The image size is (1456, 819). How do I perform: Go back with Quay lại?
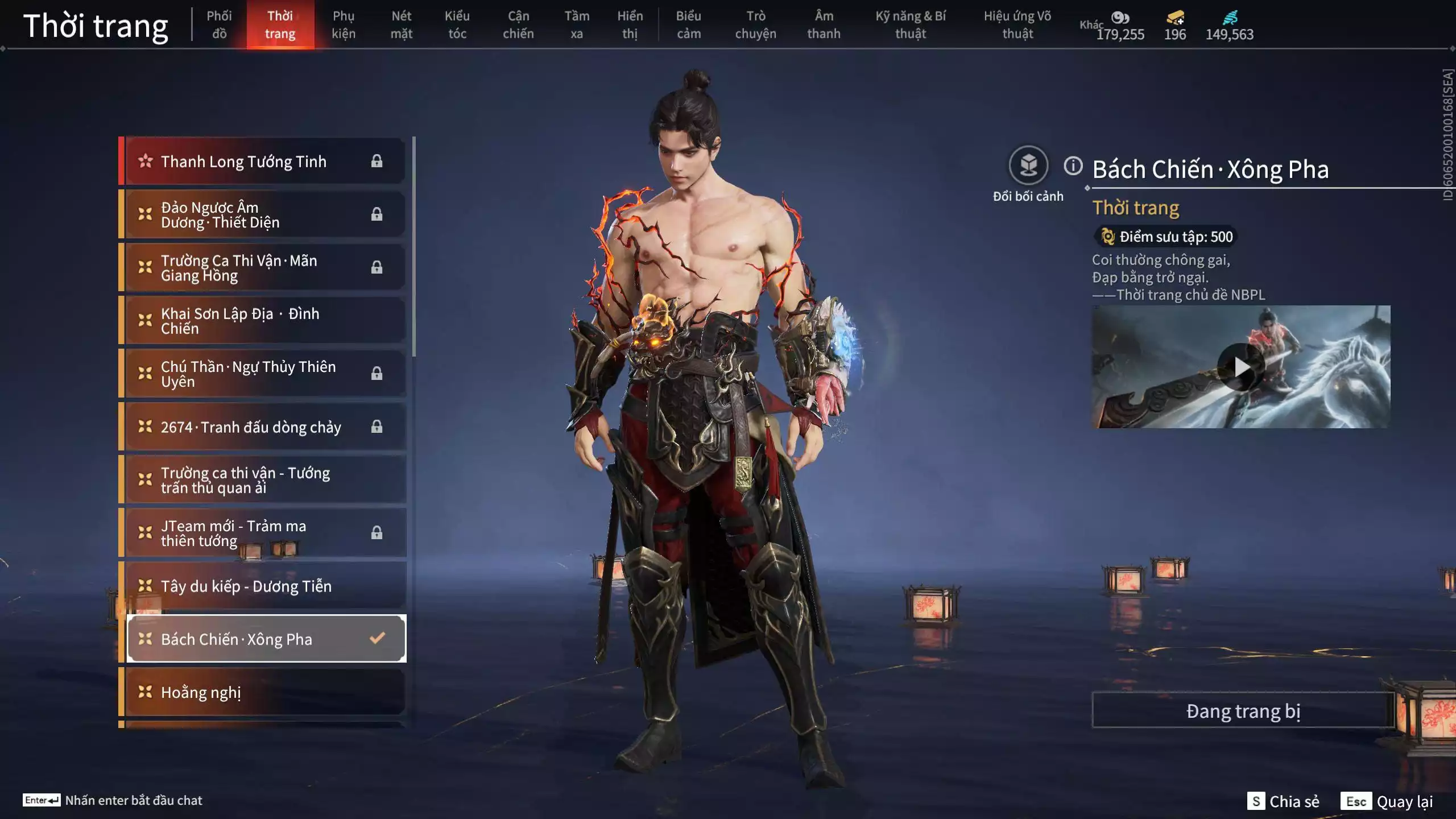coord(1387,801)
